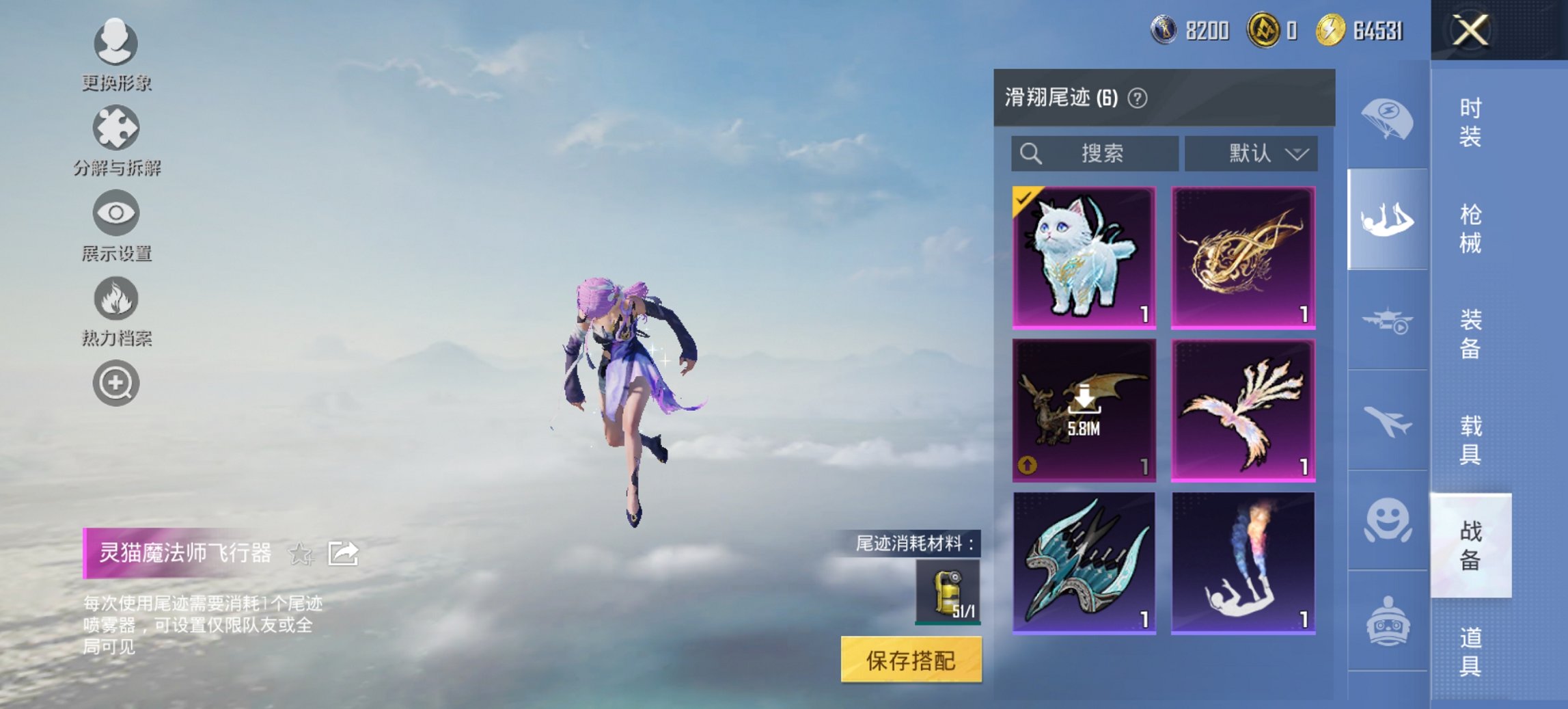The width and height of the screenshot is (1568, 709).
Task: Open the 更换形象 character appearance panel
Action: pos(116,44)
